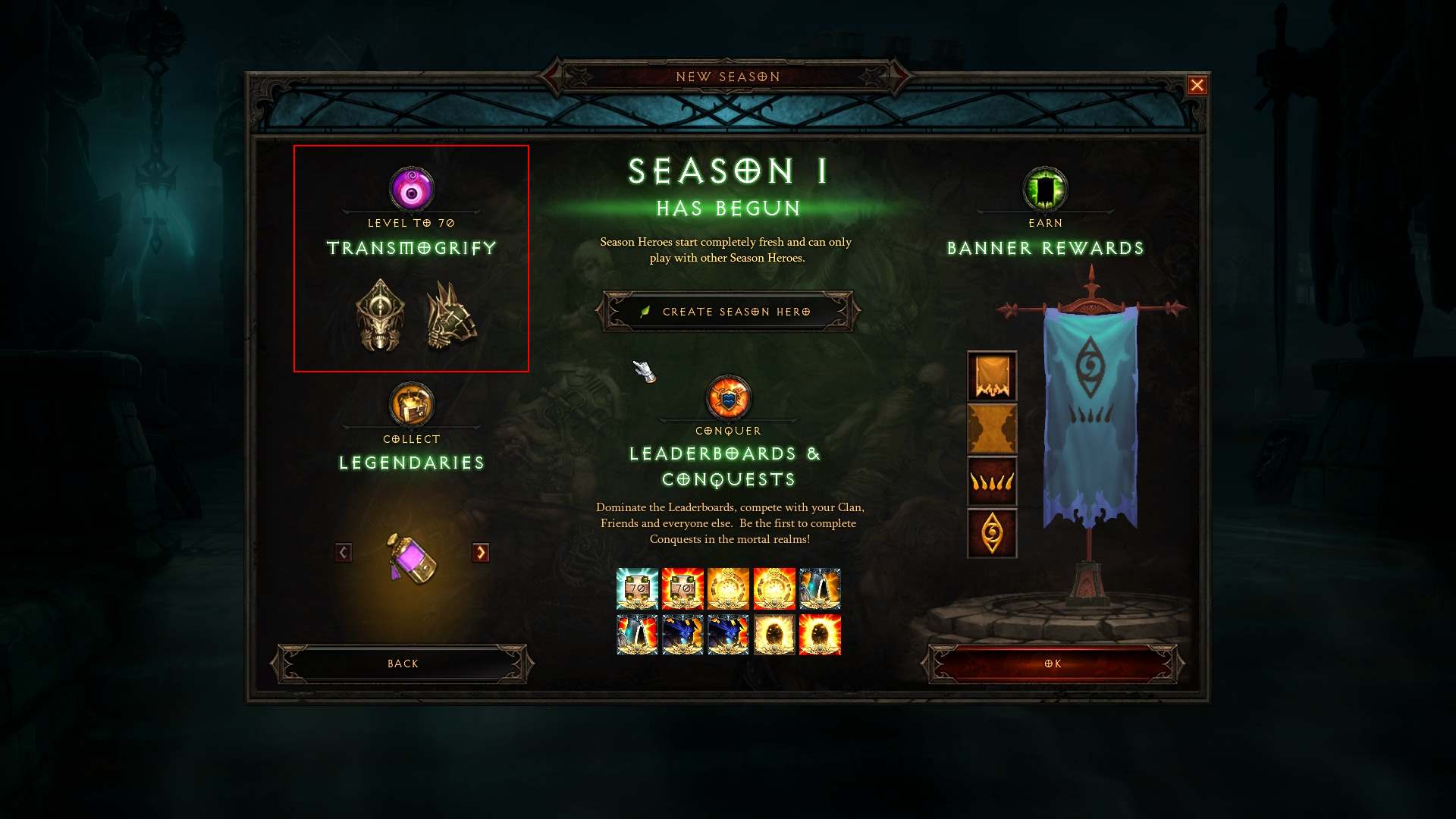
Task: Click the Create Season Hero button
Action: click(727, 311)
